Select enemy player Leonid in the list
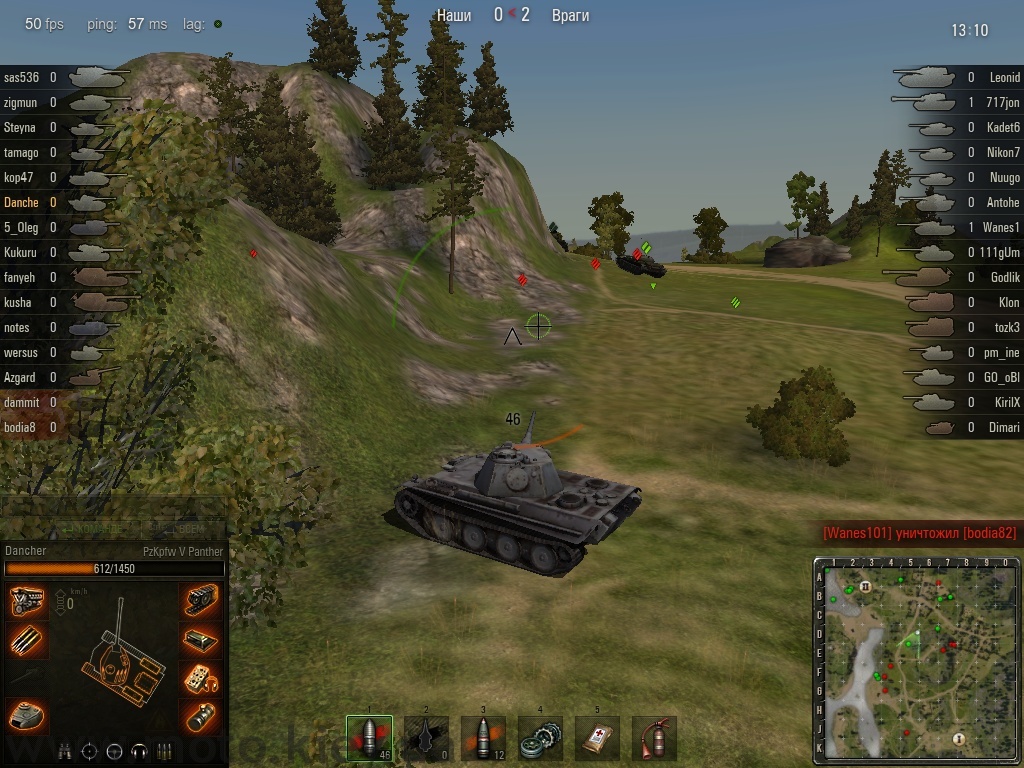 [x=1004, y=77]
